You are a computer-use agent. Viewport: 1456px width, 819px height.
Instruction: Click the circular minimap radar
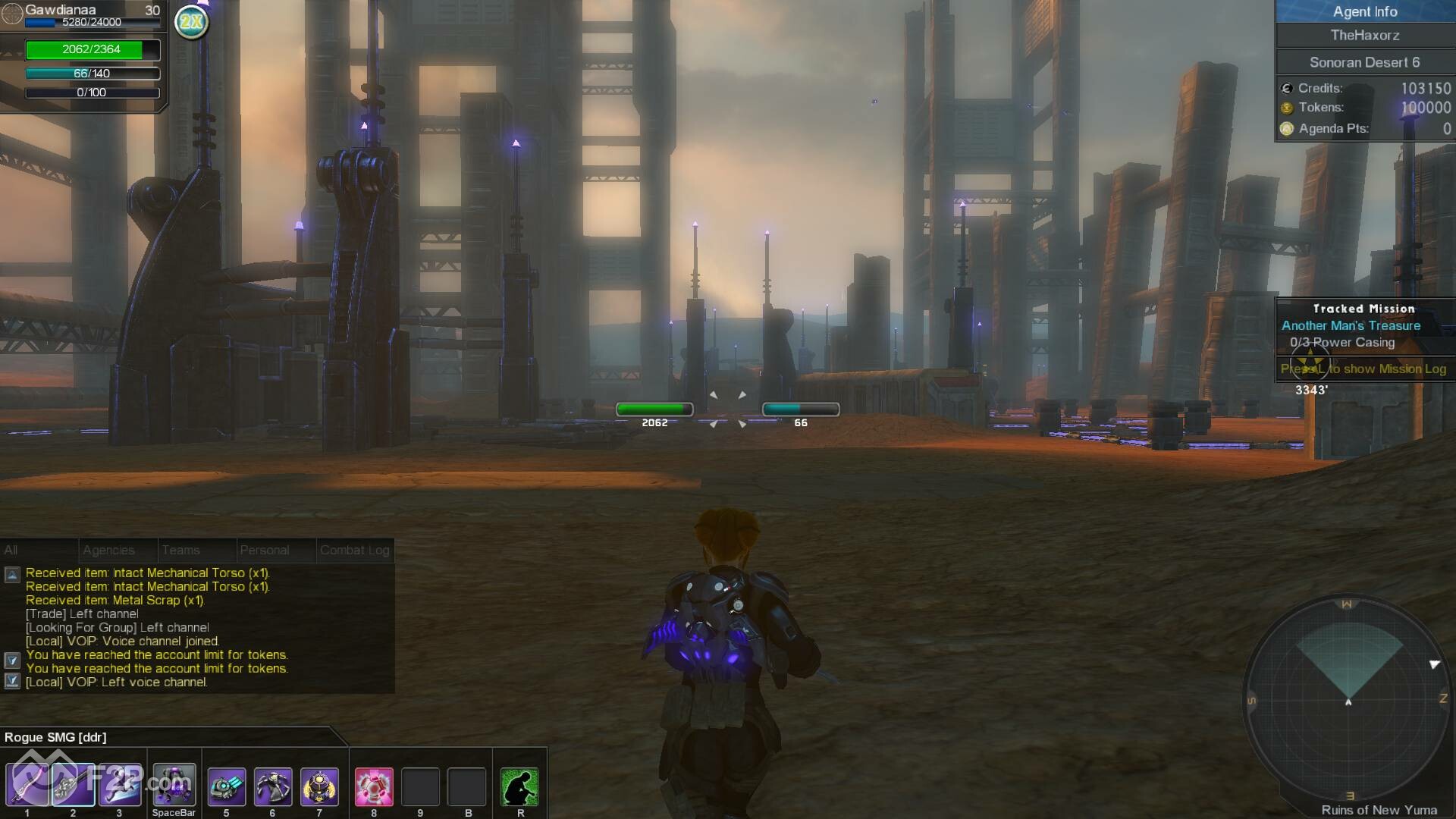pyautogui.click(x=1348, y=699)
